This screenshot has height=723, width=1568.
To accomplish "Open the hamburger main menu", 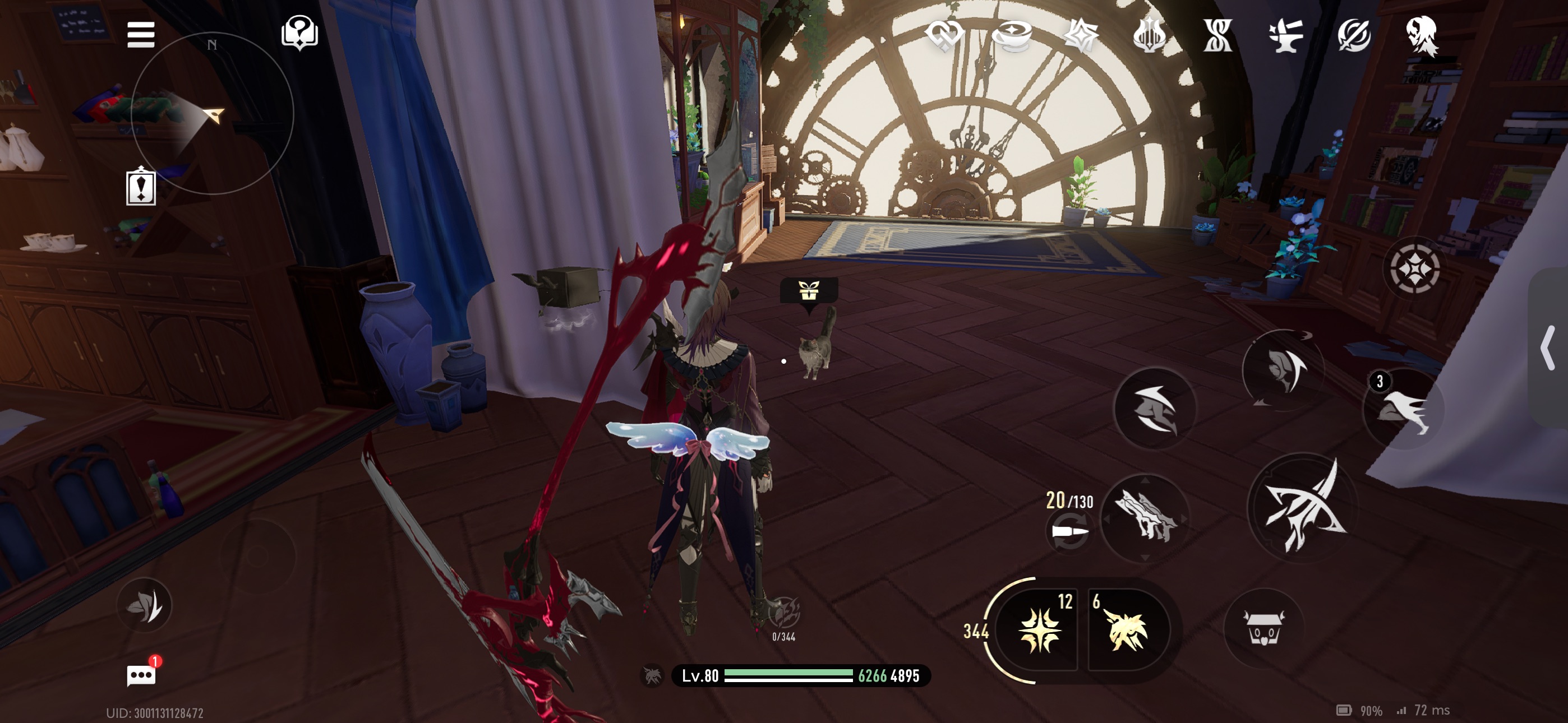I will point(141,35).
